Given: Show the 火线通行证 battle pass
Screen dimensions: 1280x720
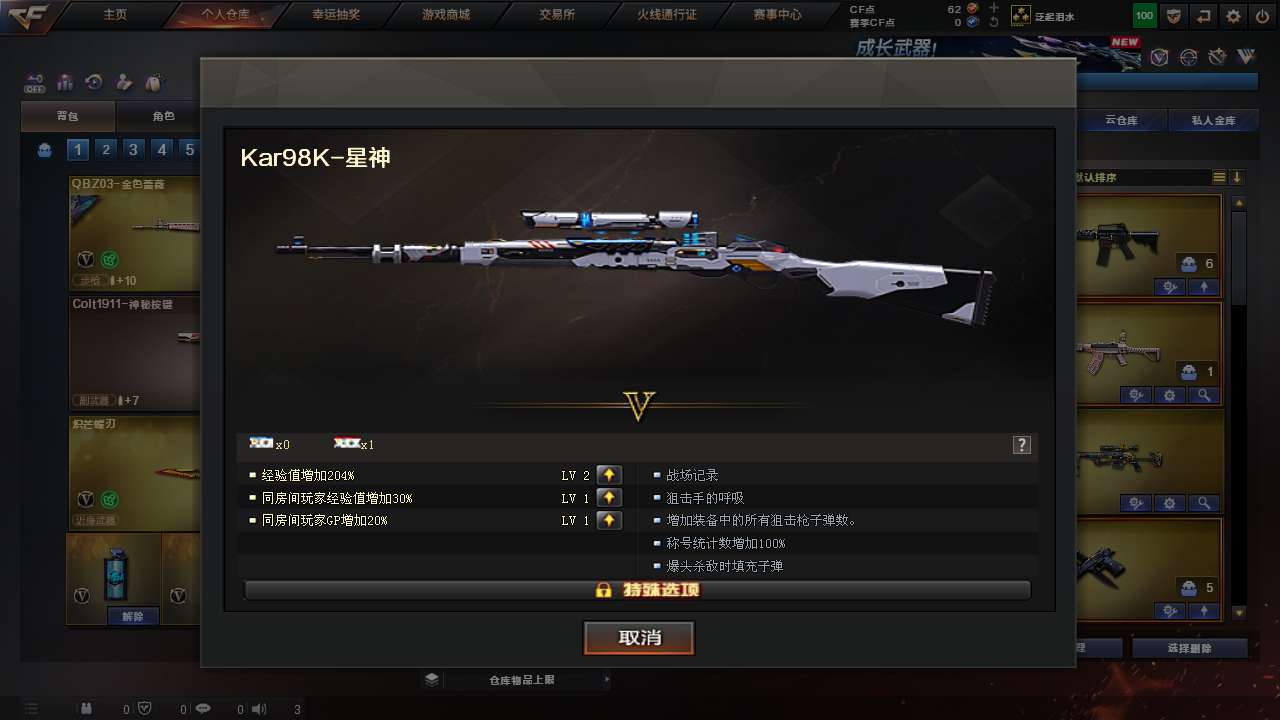Looking at the screenshot, I should pyautogui.click(x=667, y=15).
